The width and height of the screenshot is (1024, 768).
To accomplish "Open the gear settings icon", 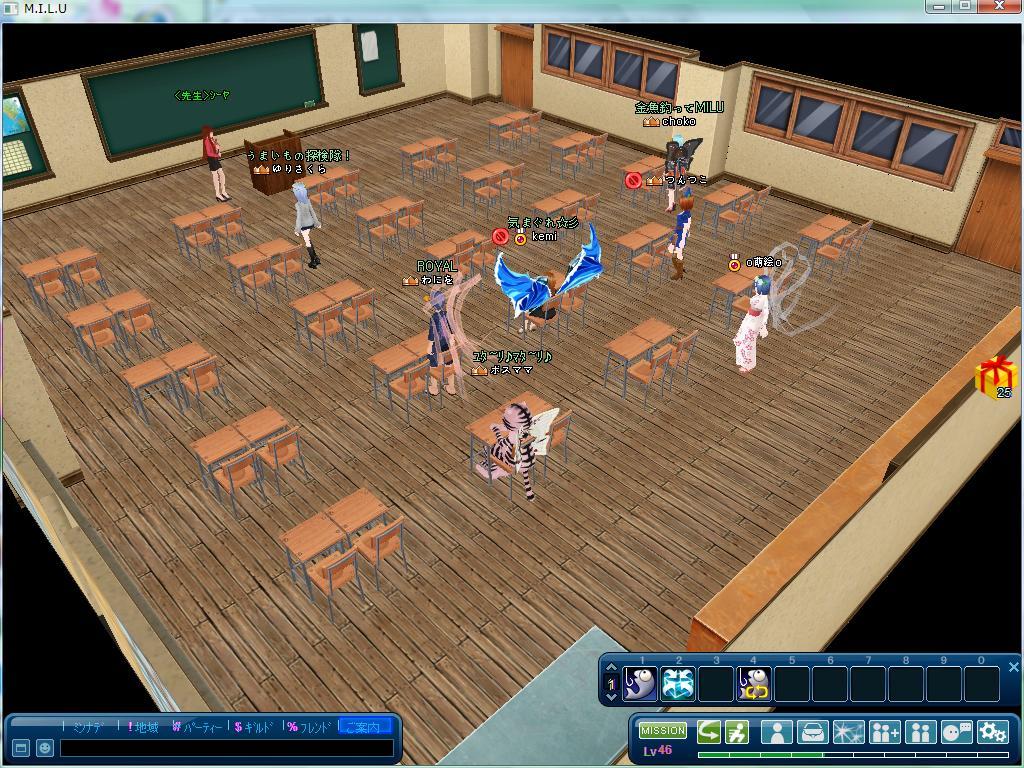I will coord(992,732).
